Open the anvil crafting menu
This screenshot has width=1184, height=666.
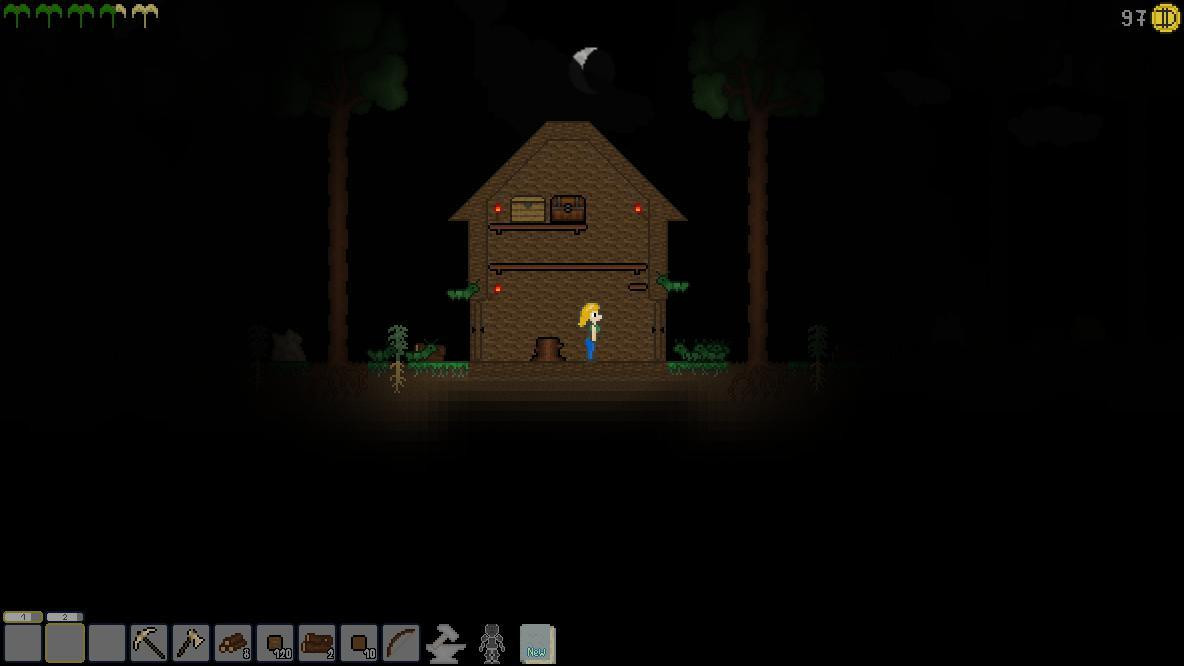pos(445,643)
